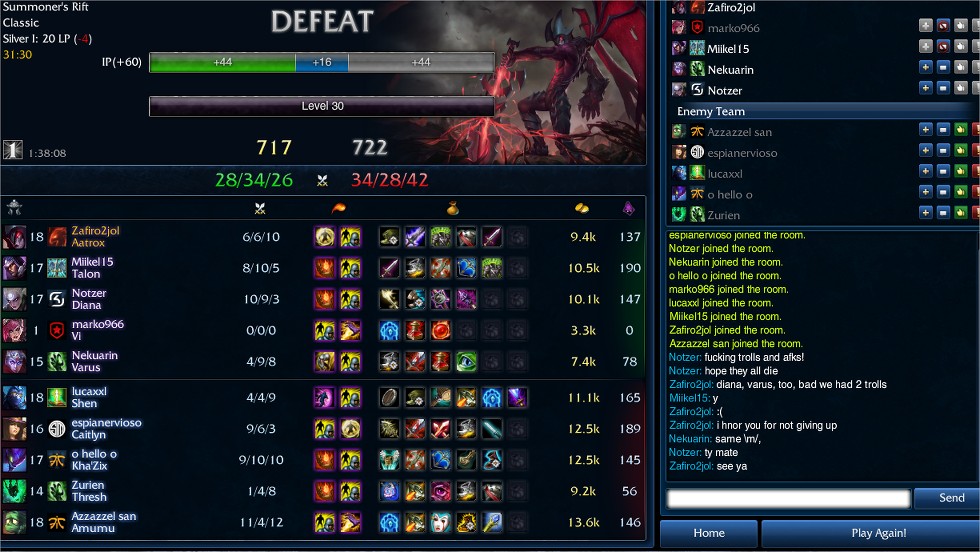Give thumbs up to o hello o

coord(961,193)
